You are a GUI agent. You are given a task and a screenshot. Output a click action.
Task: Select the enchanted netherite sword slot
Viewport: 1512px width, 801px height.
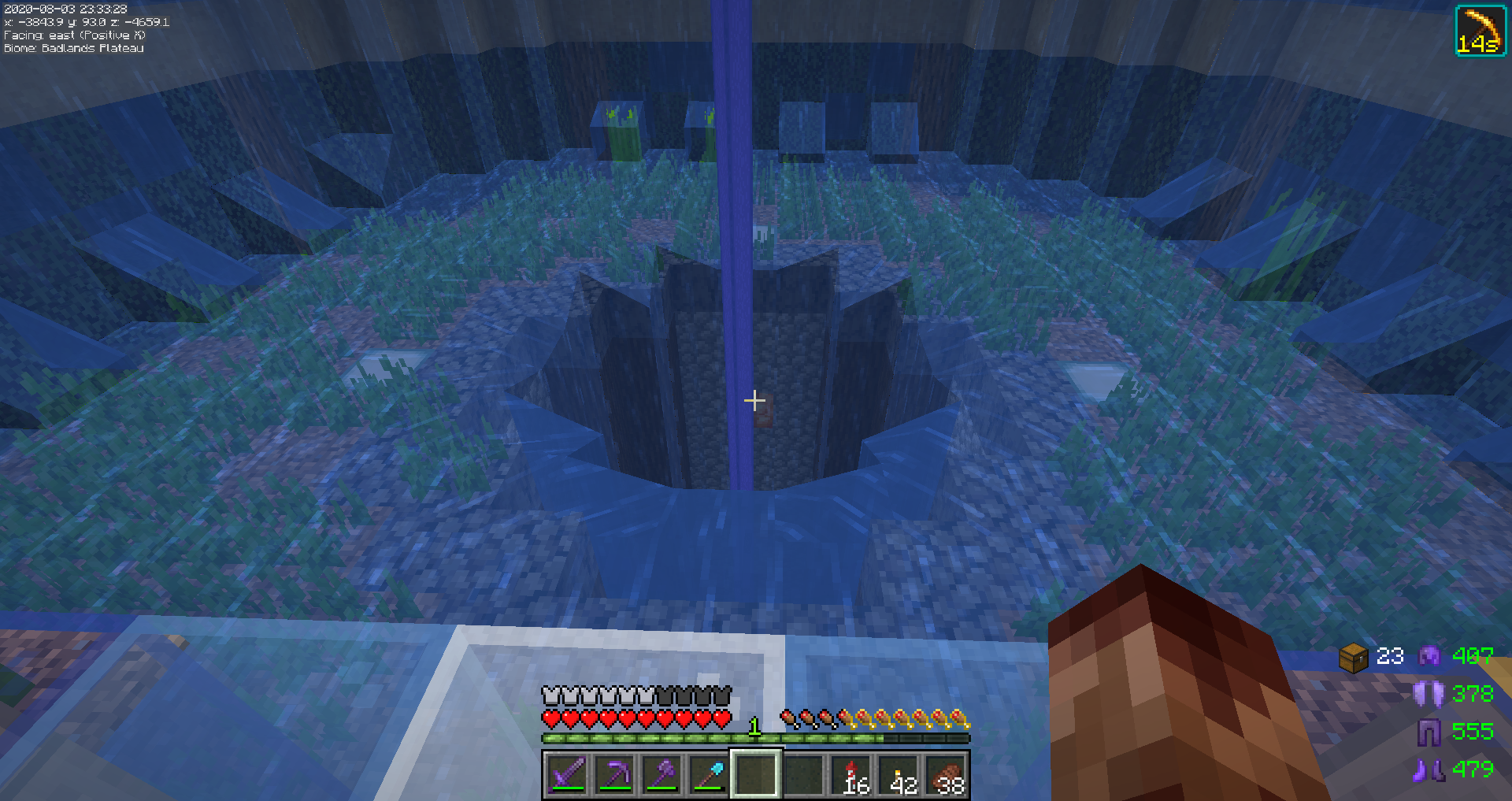click(567, 774)
